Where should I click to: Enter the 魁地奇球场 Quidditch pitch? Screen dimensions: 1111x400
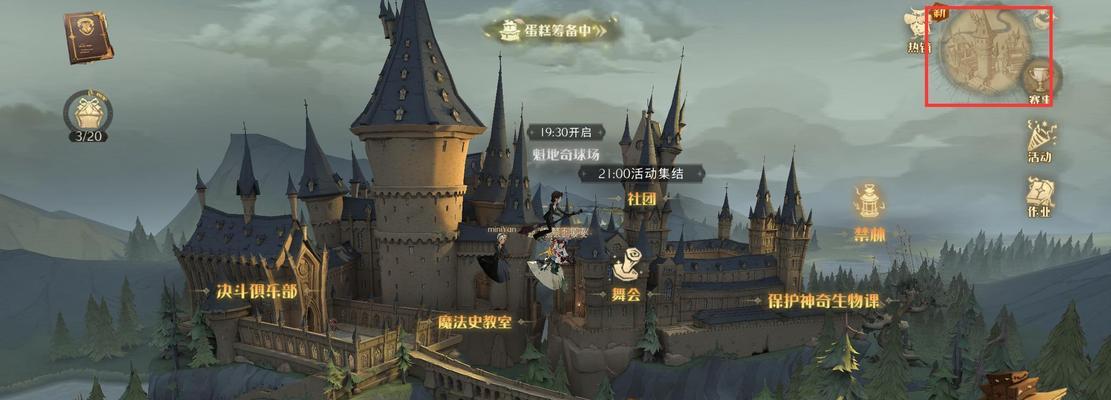click(565, 154)
